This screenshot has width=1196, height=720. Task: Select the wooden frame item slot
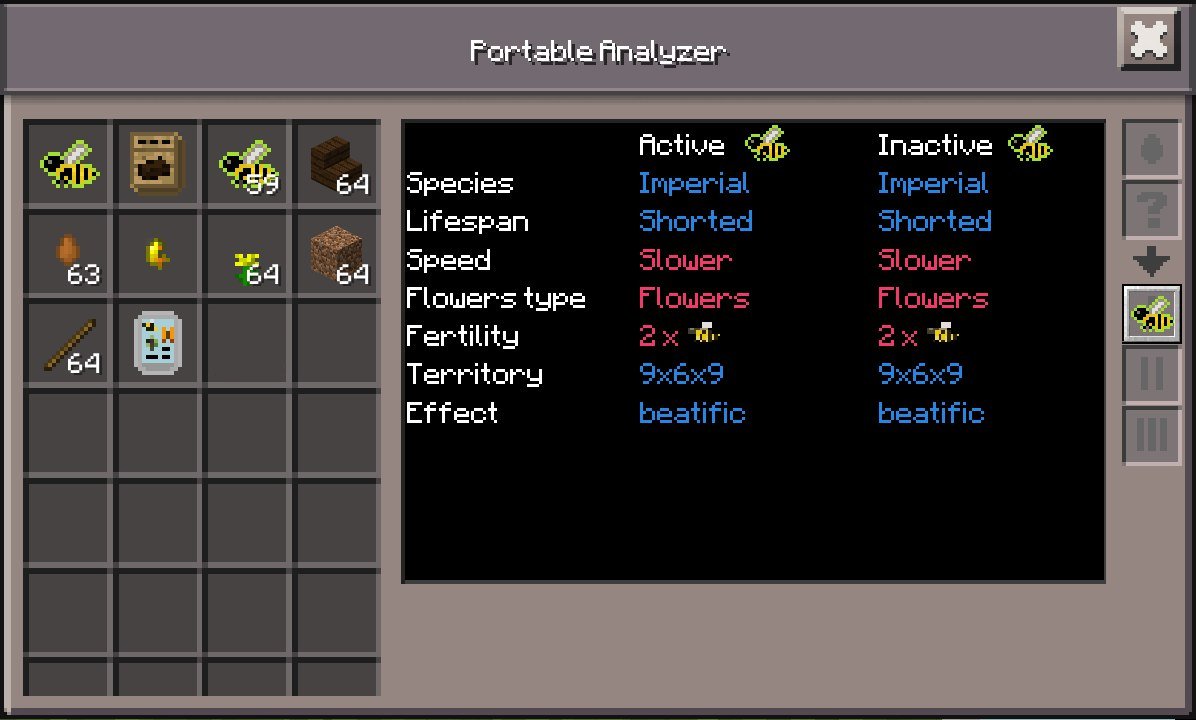(x=157, y=163)
